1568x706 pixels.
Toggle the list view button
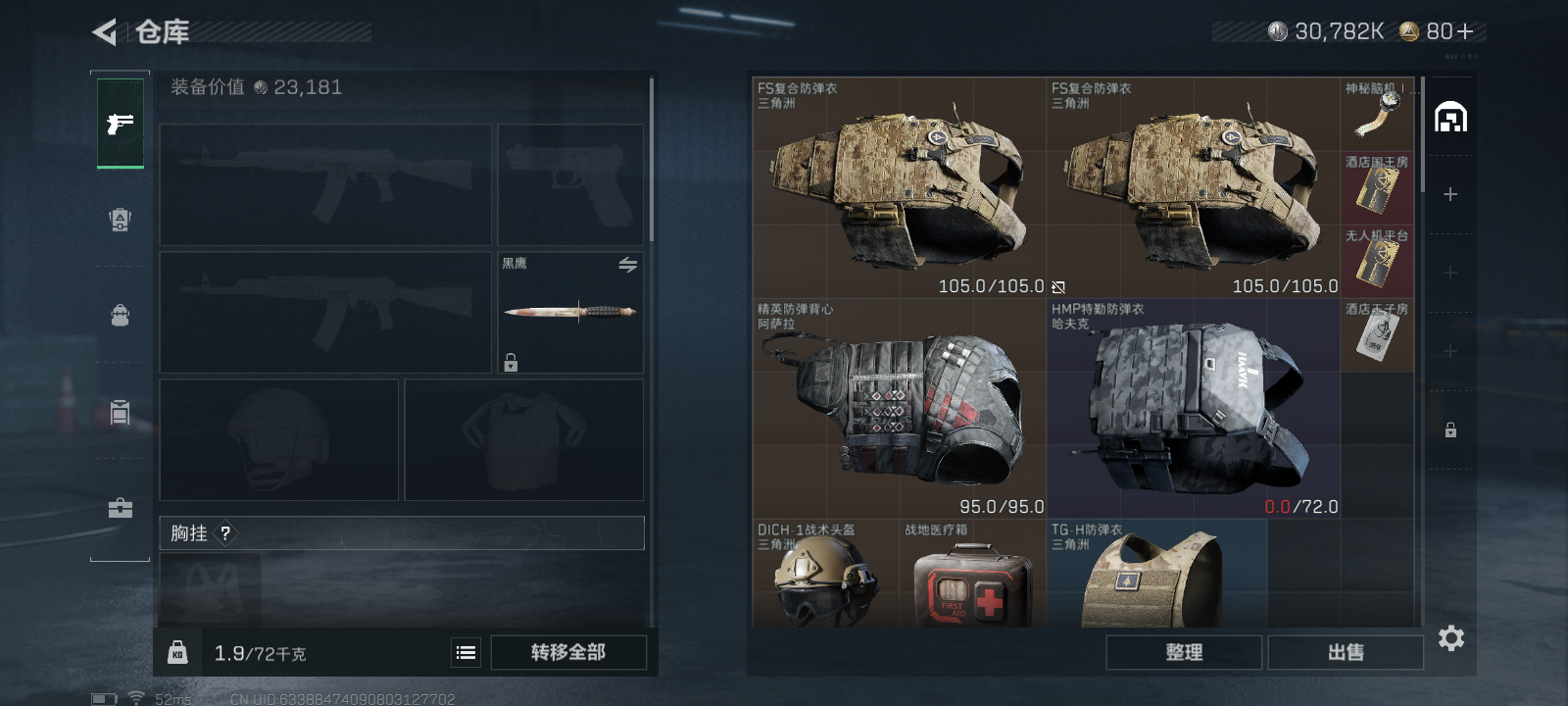[466, 652]
